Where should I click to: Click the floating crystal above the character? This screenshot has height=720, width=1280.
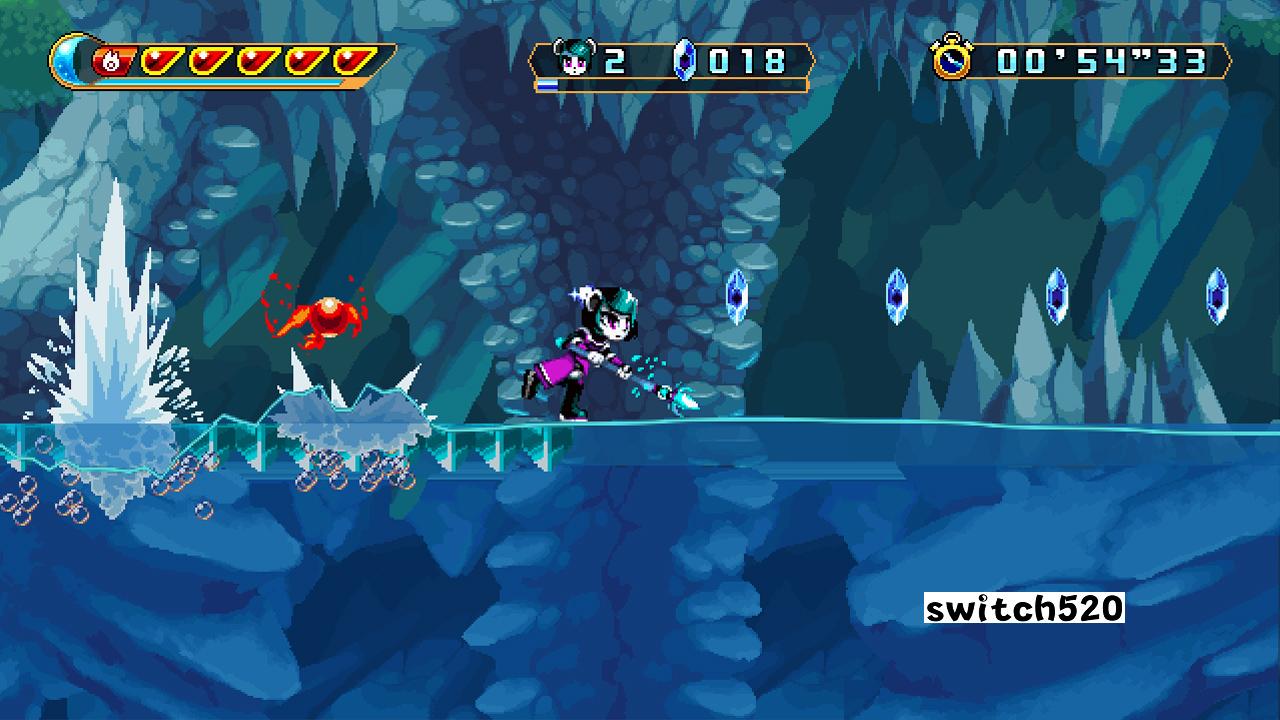click(737, 297)
